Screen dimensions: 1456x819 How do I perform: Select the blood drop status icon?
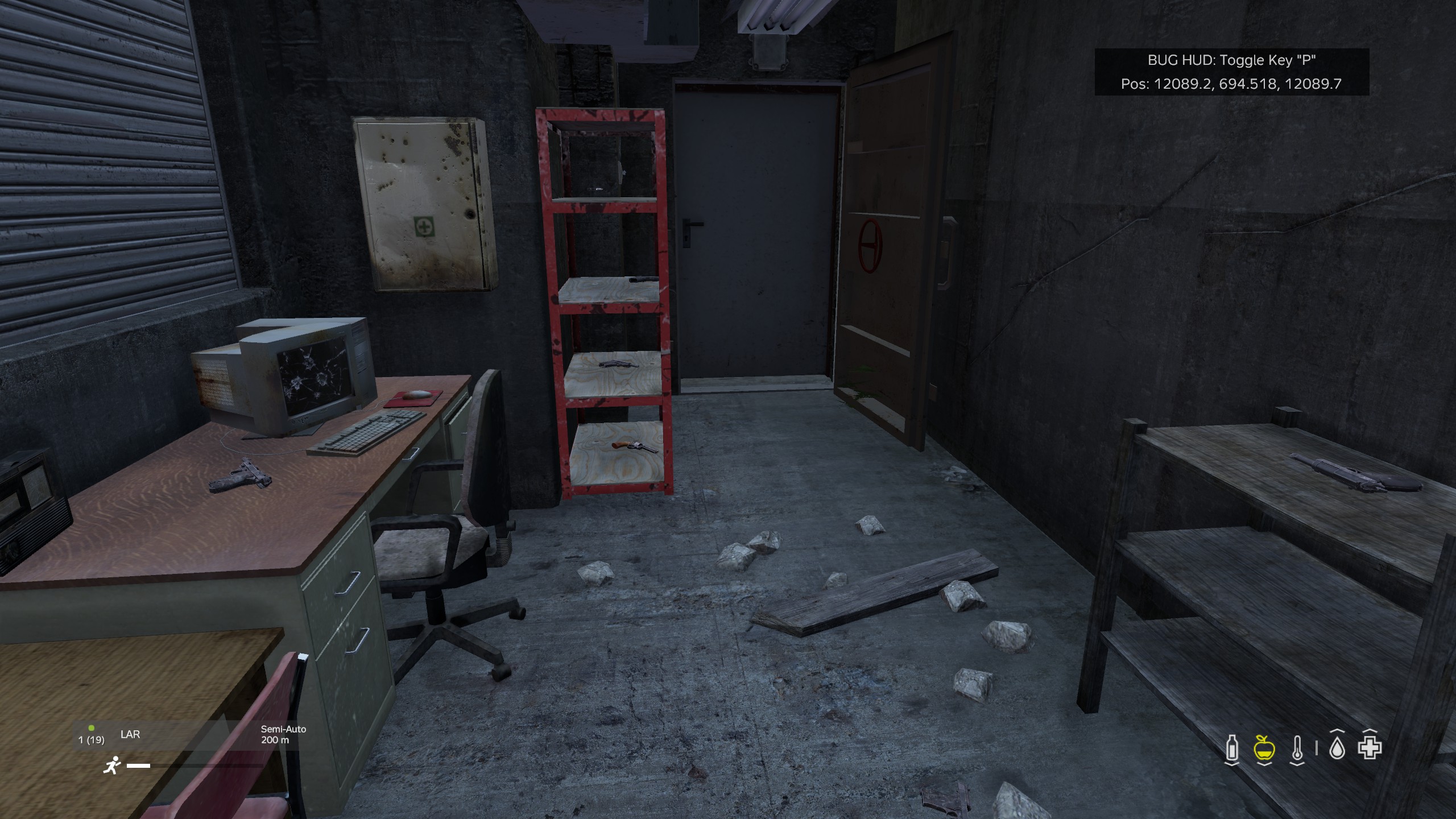[x=1337, y=748]
